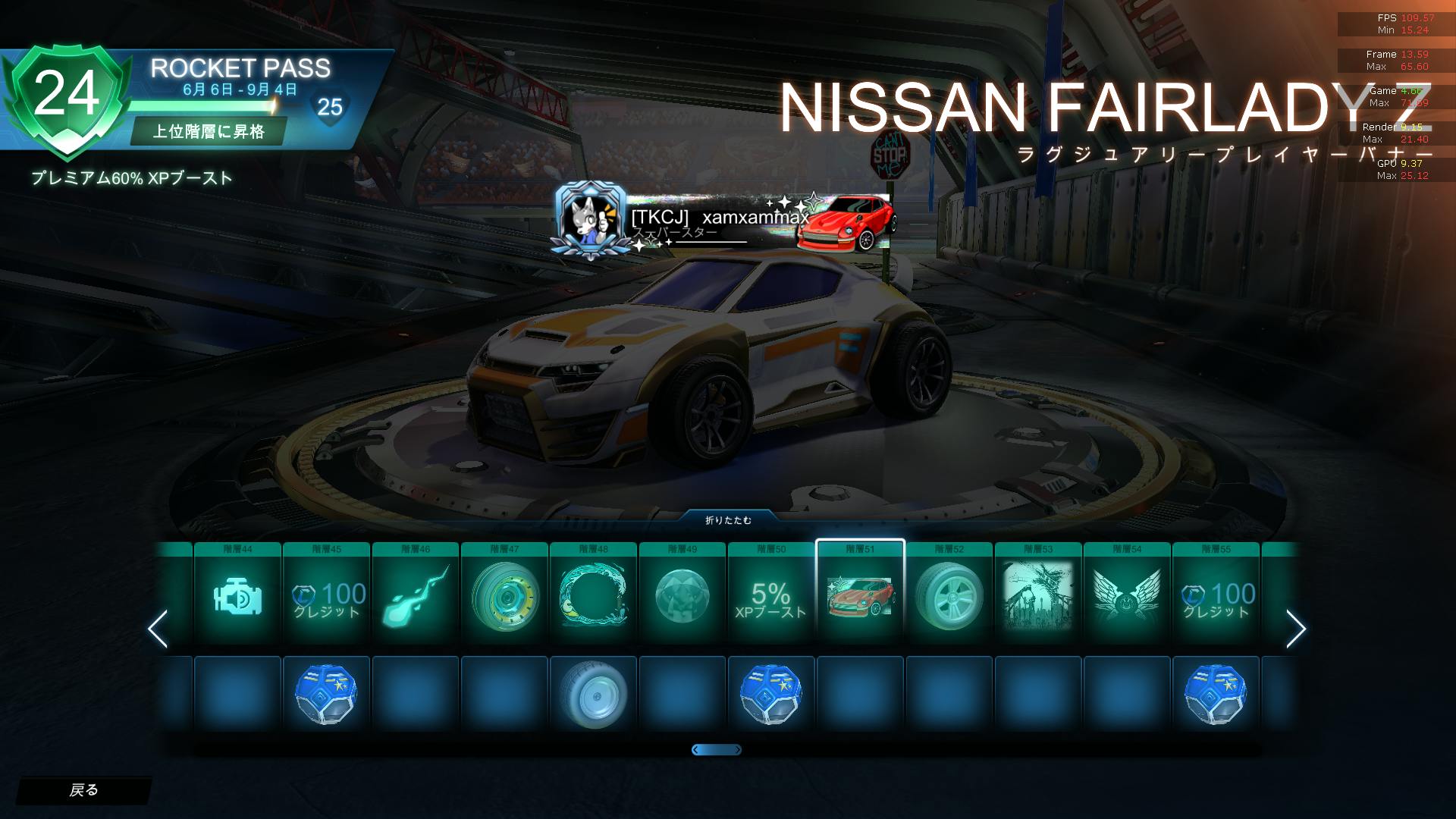1456x819 pixels.
Task: Select the tier 52 wheel reward
Action: [949, 595]
